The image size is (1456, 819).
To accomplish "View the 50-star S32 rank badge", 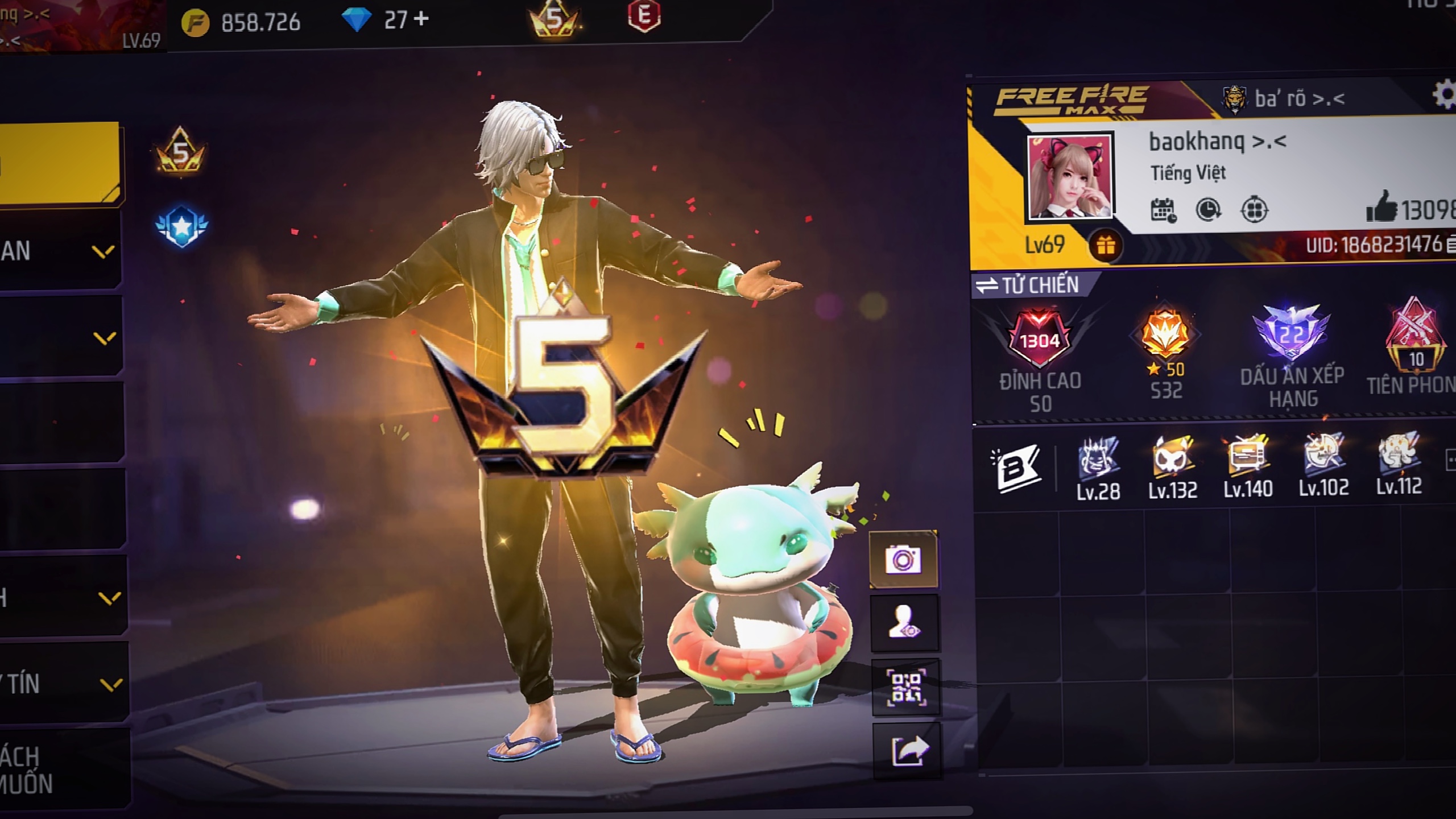I will [1165, 336].
